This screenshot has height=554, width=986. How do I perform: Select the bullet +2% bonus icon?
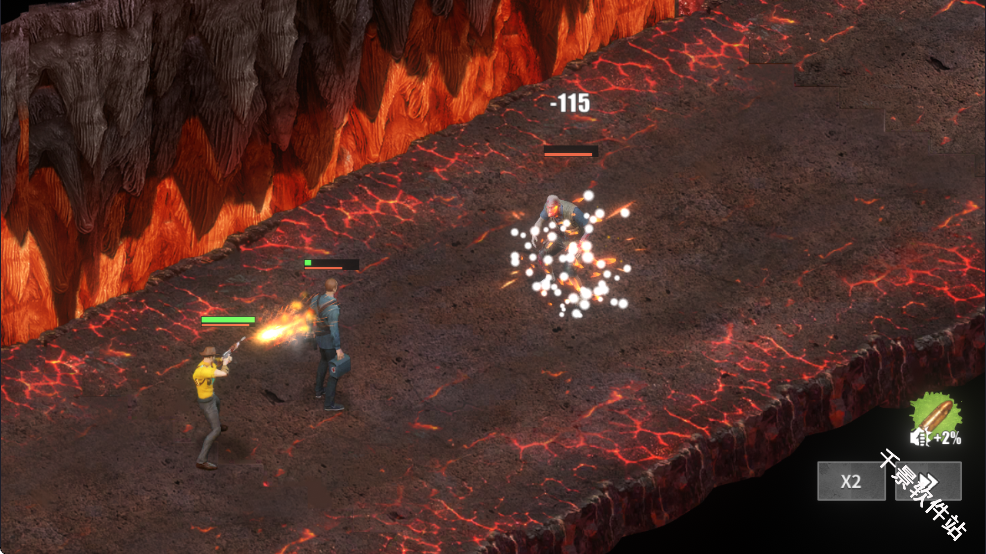coord(934,418)
